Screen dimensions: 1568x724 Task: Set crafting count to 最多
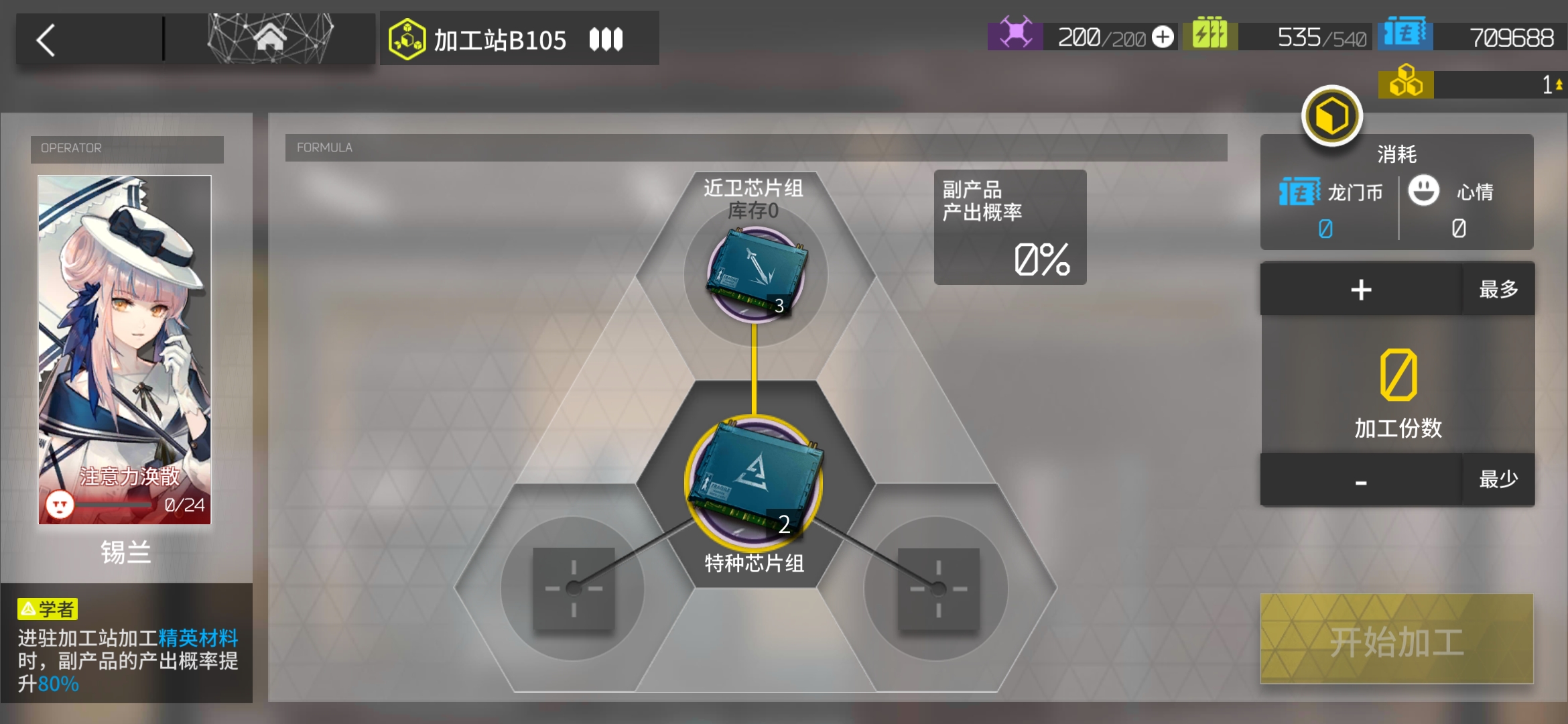pos(1498,290)
